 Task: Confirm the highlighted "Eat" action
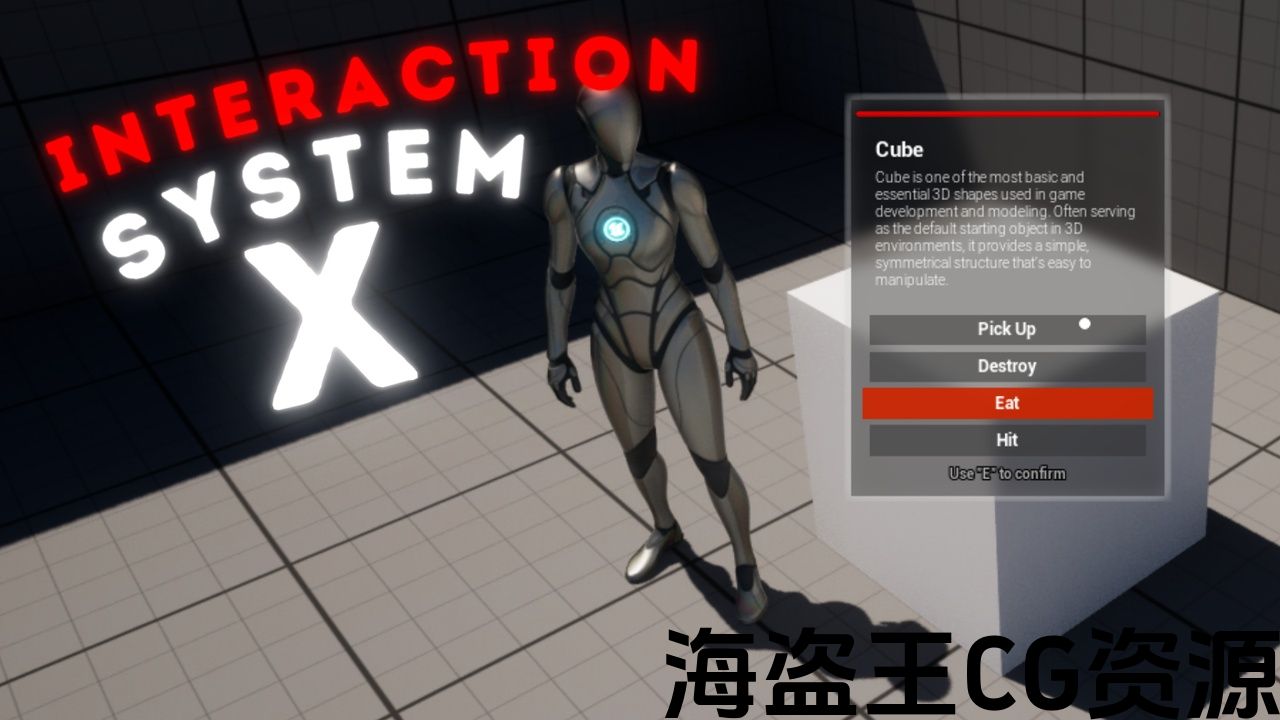(x=1007, y=403)
